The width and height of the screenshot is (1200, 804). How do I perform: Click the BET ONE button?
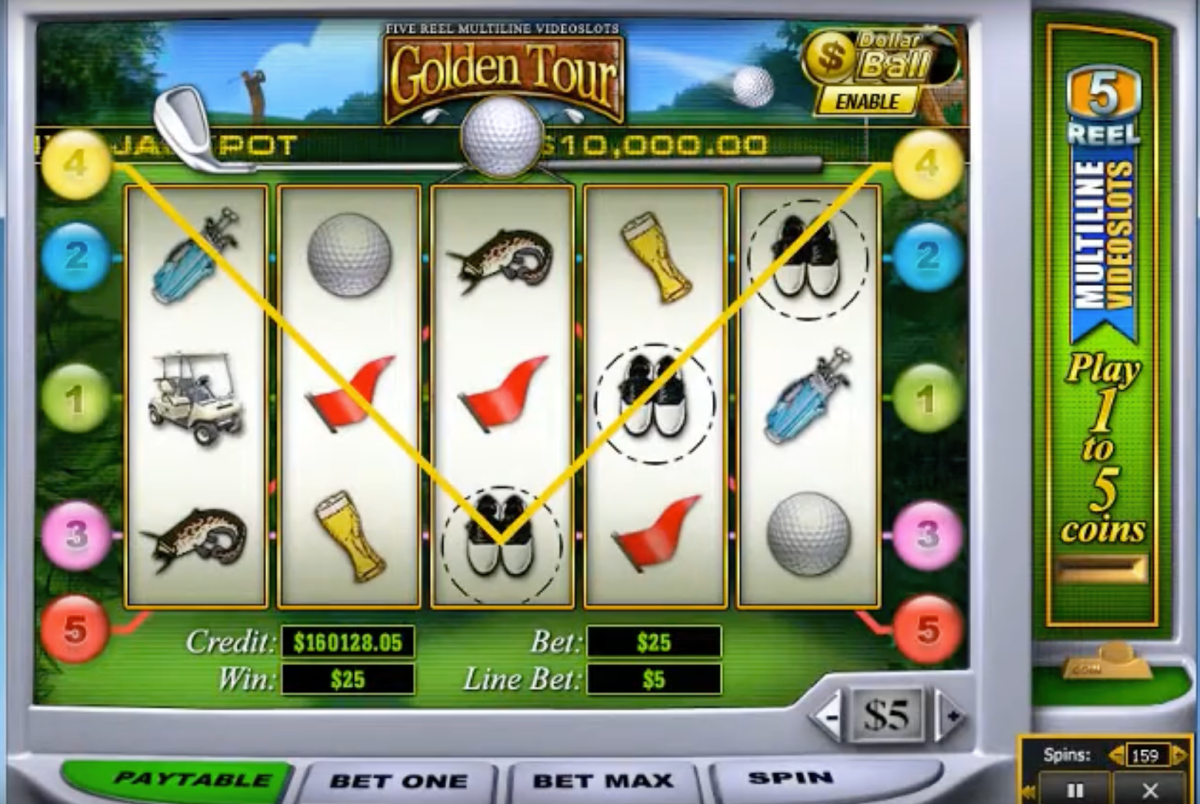[398, 781]
